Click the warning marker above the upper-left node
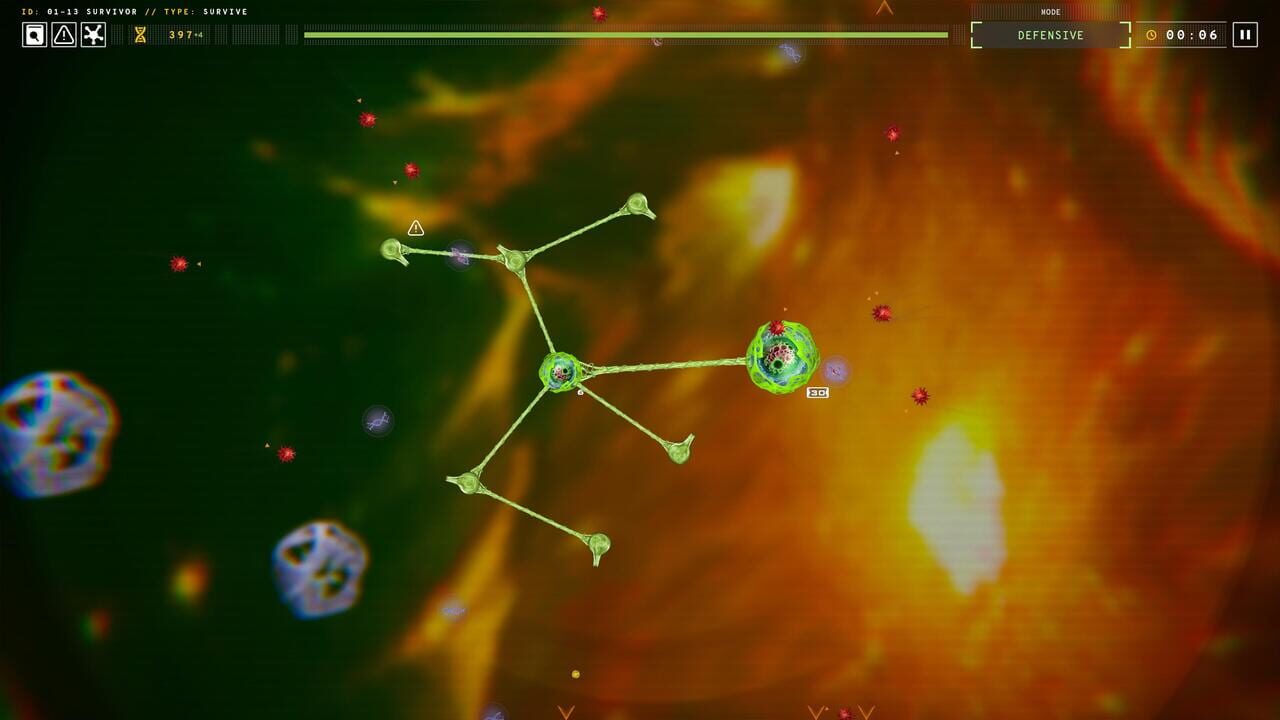 414,228
